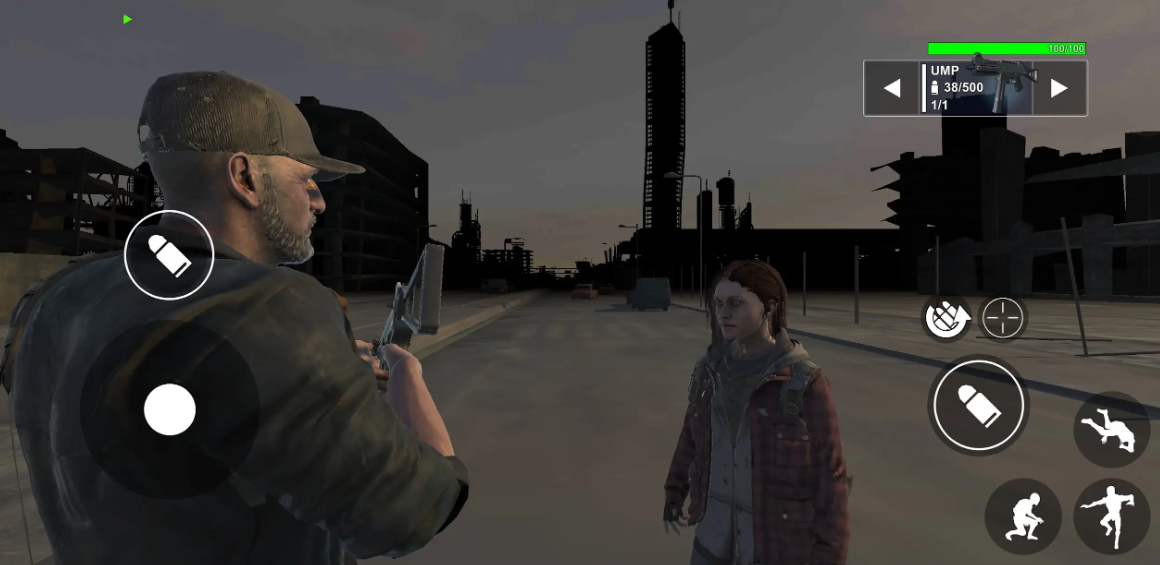1160x565 pixels.
Task: Crouch using the kneeling figure button
Action: (1023, 516)
